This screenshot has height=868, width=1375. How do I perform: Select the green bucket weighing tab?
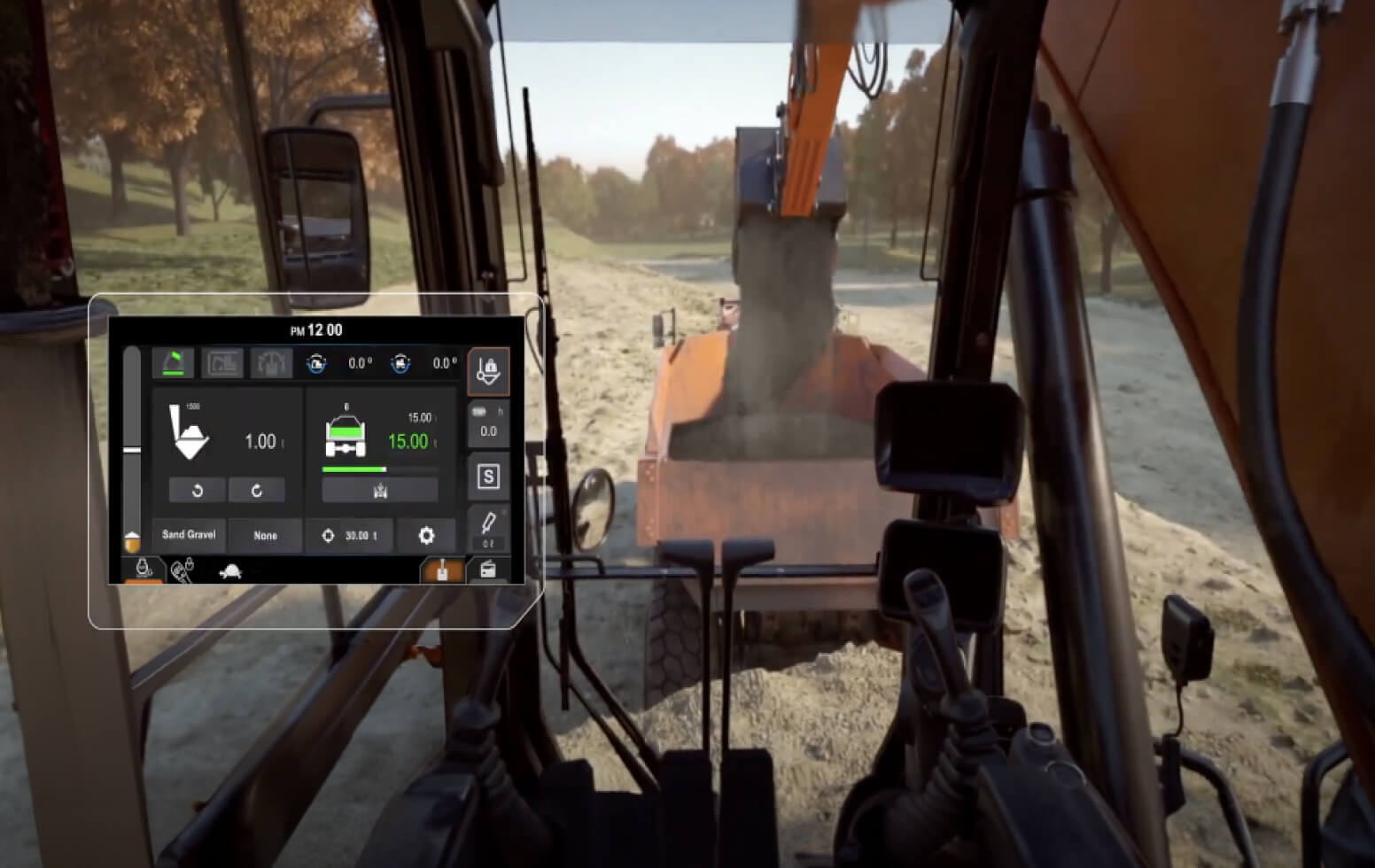[x=174, y=362]
